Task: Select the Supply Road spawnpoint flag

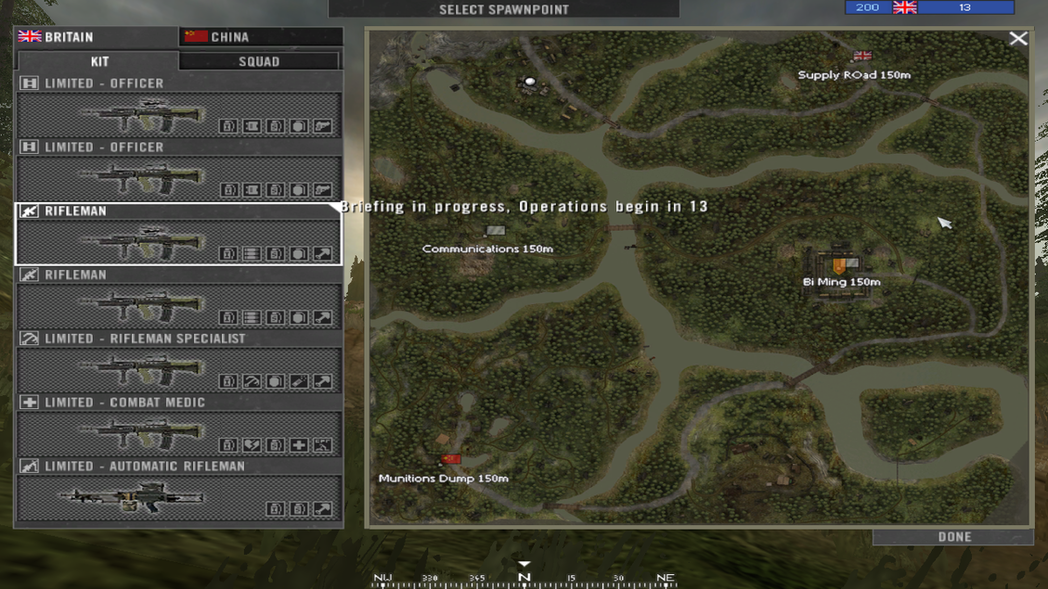Action: point(862,57)
